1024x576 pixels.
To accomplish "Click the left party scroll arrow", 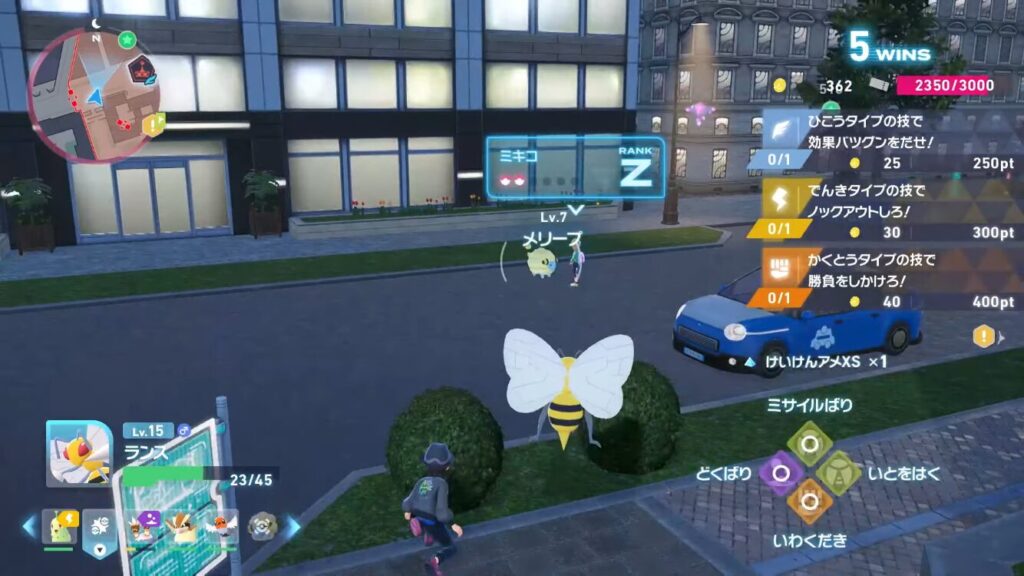I will click(29, 525).
